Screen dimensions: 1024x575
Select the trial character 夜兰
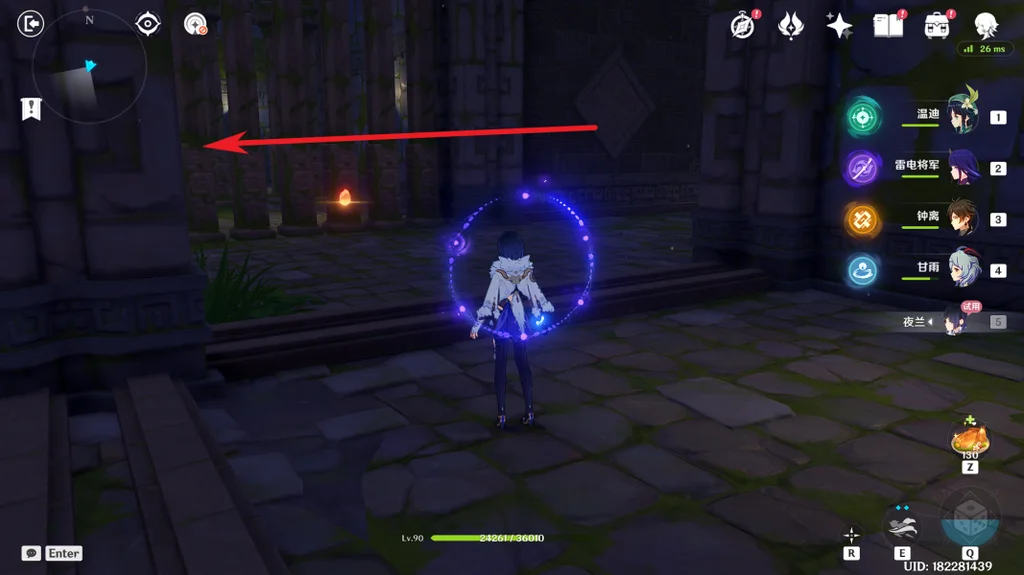(955, 321)
